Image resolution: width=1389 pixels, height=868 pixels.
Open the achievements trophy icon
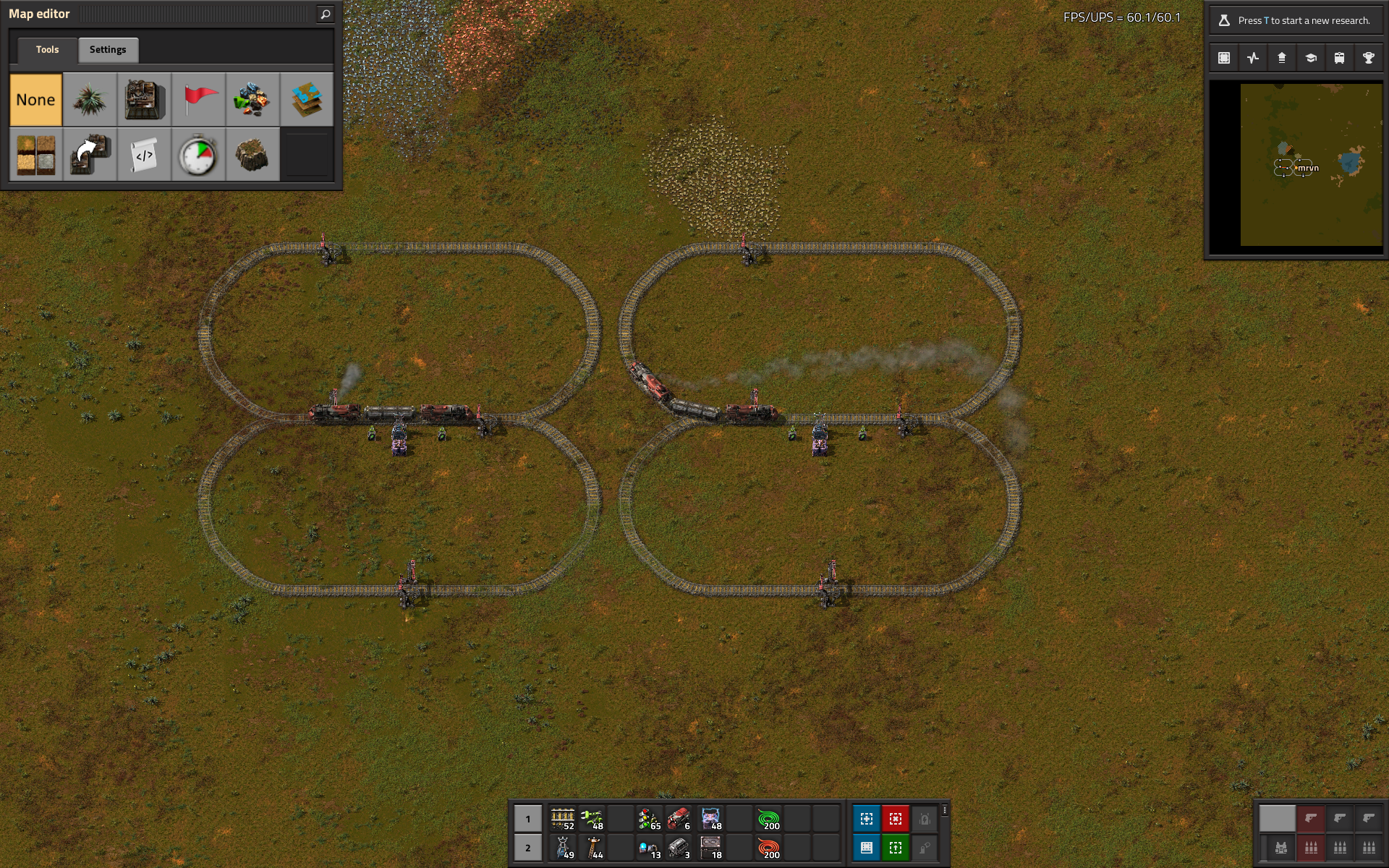click(x=1369, y=58)
